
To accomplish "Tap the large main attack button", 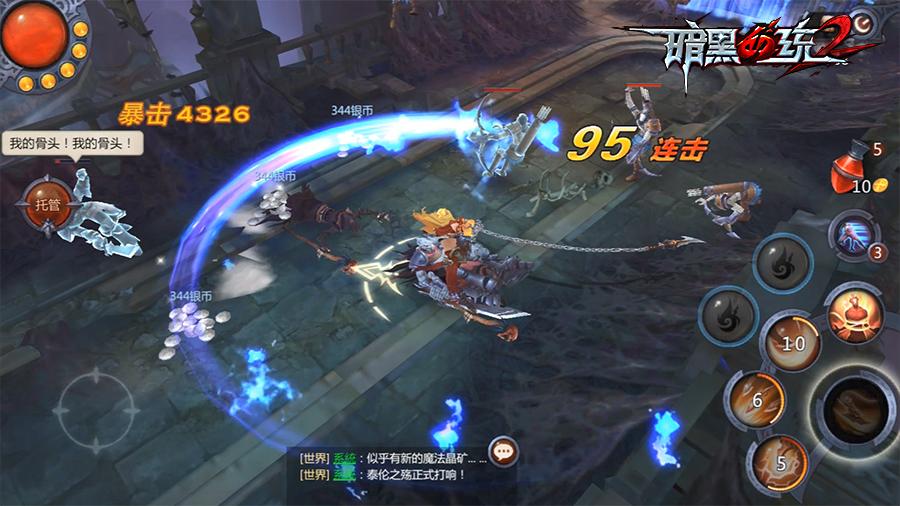I will [x=857, y=408].
